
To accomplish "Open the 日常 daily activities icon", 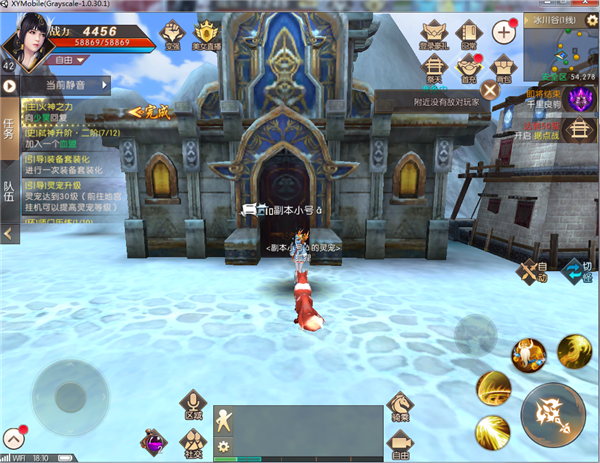I will tap(468, 36).
